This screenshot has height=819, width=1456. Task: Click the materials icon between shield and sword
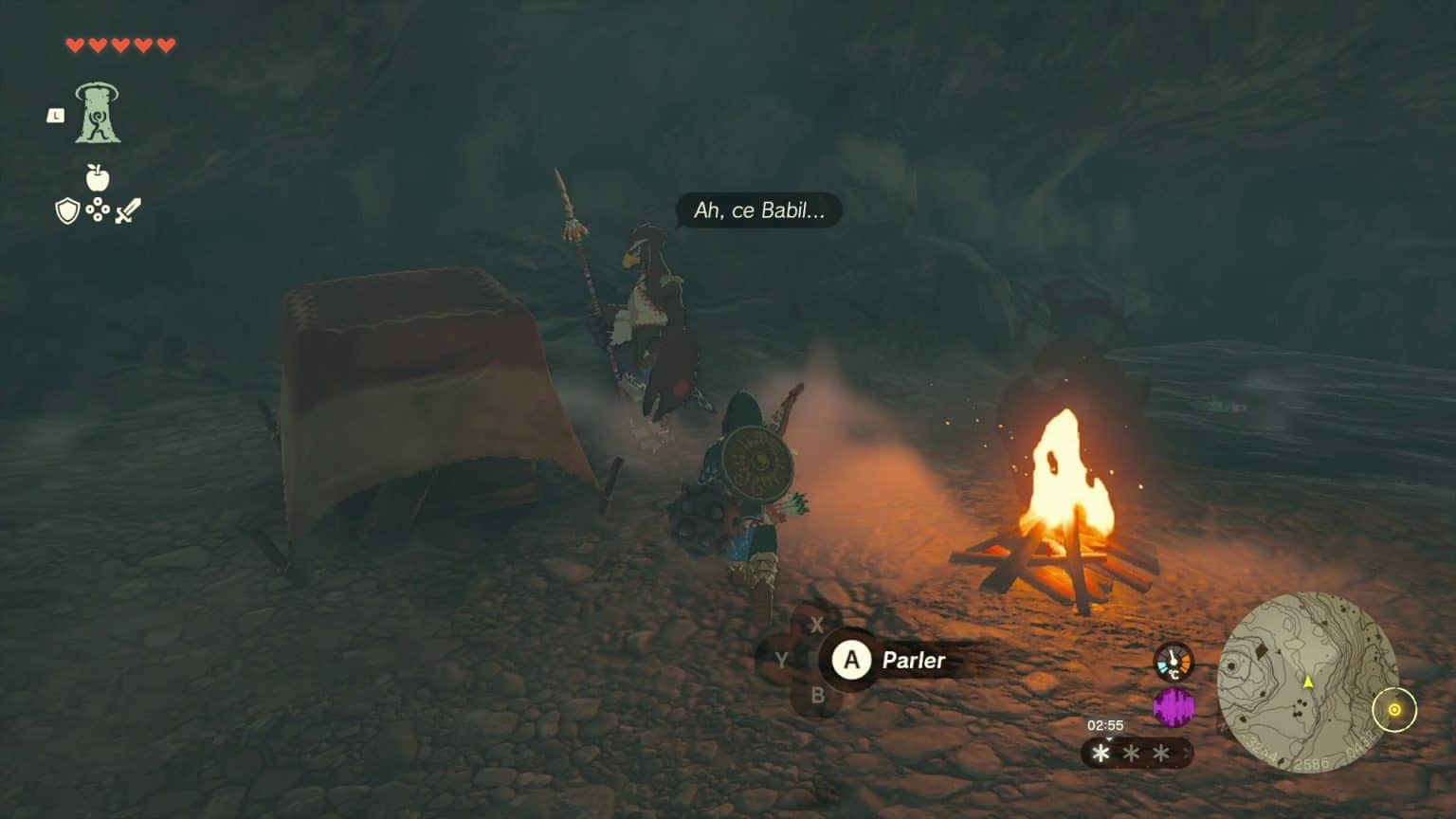coord(99,210)
